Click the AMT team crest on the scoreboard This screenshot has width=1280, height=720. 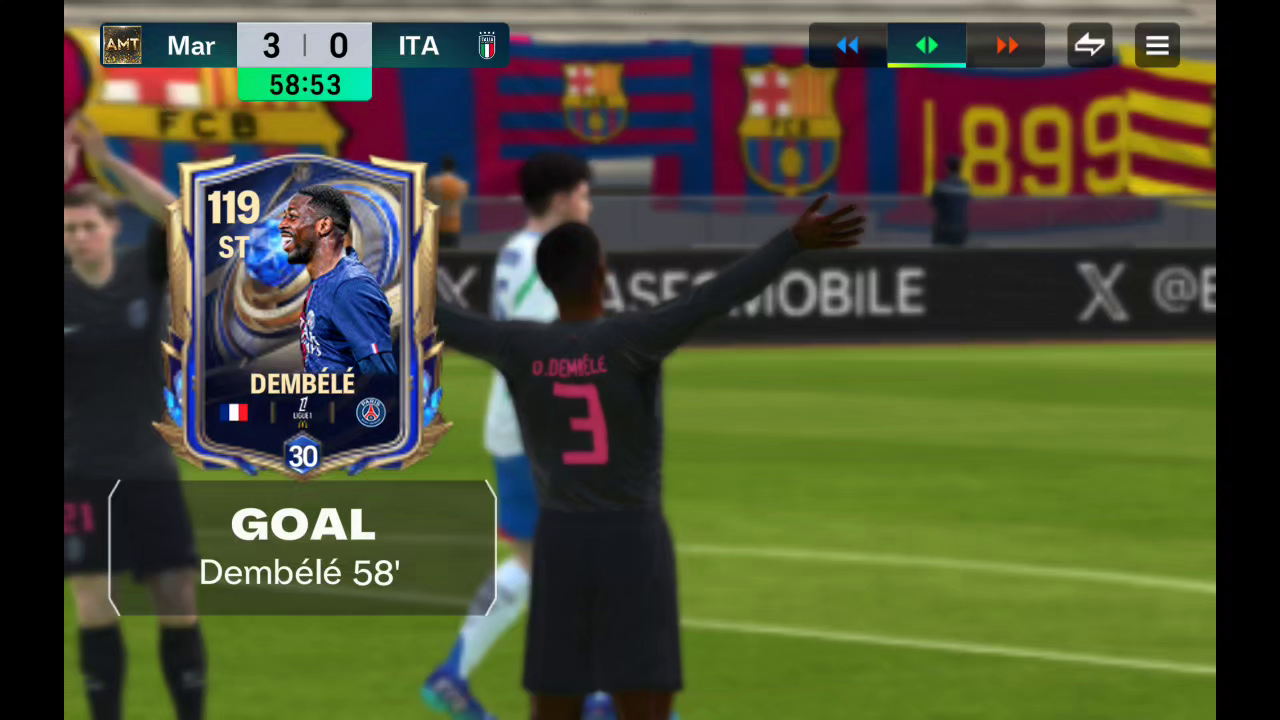pos(121,45)
